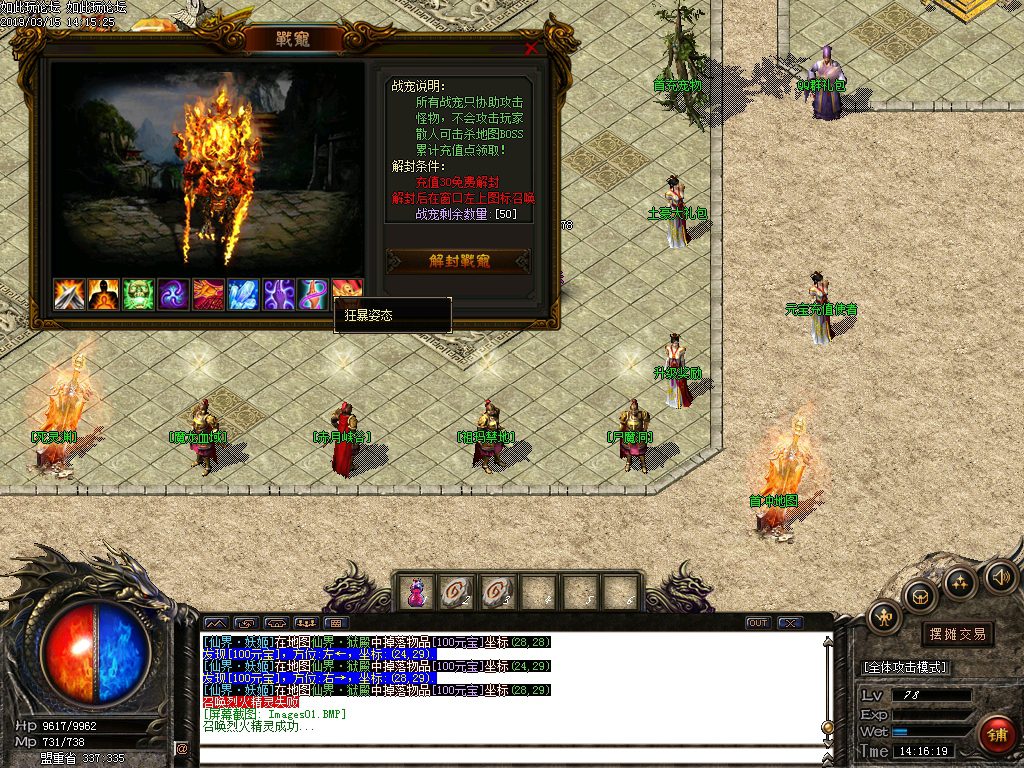Select the purple vortex skill icon

[x=173, y=294]
